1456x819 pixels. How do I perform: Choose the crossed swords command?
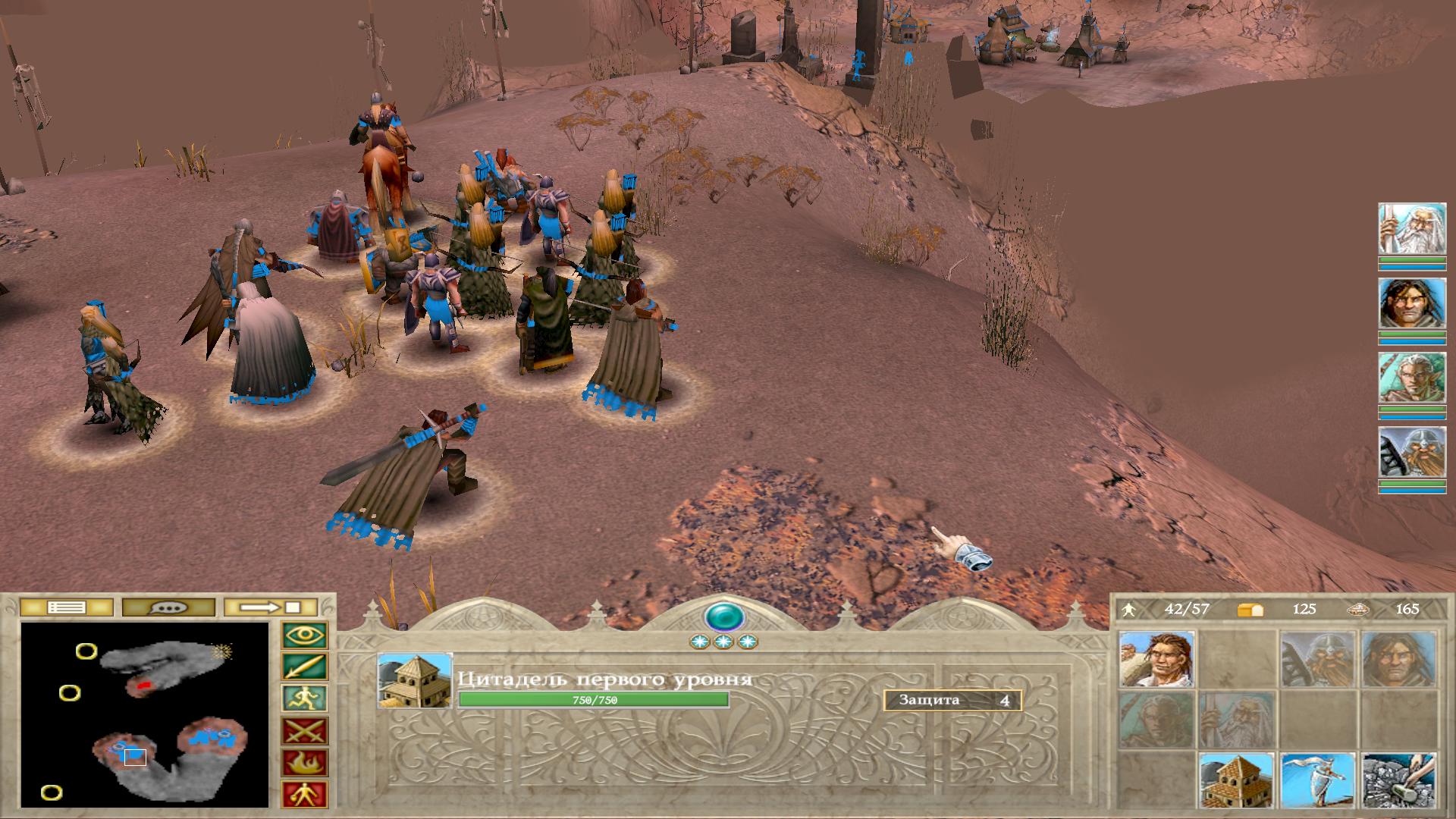[304, 731]
